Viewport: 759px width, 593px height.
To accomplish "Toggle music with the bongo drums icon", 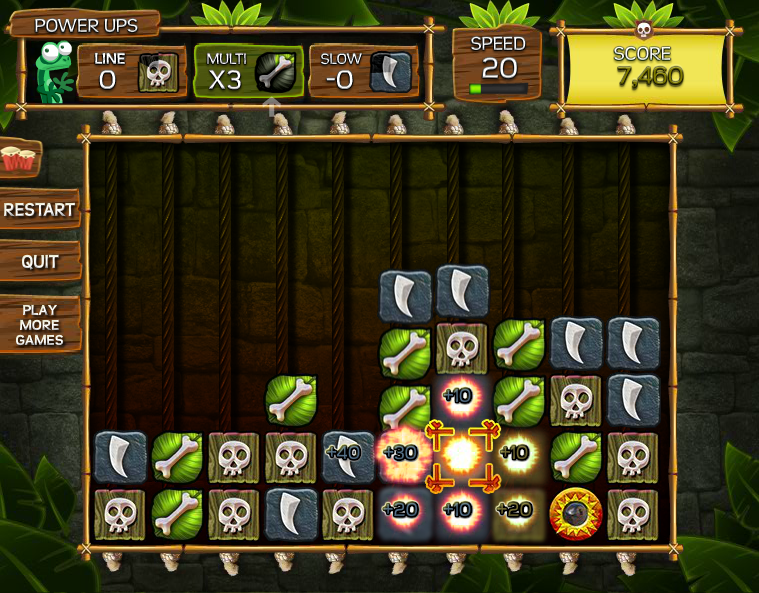I will click(17, 157).
